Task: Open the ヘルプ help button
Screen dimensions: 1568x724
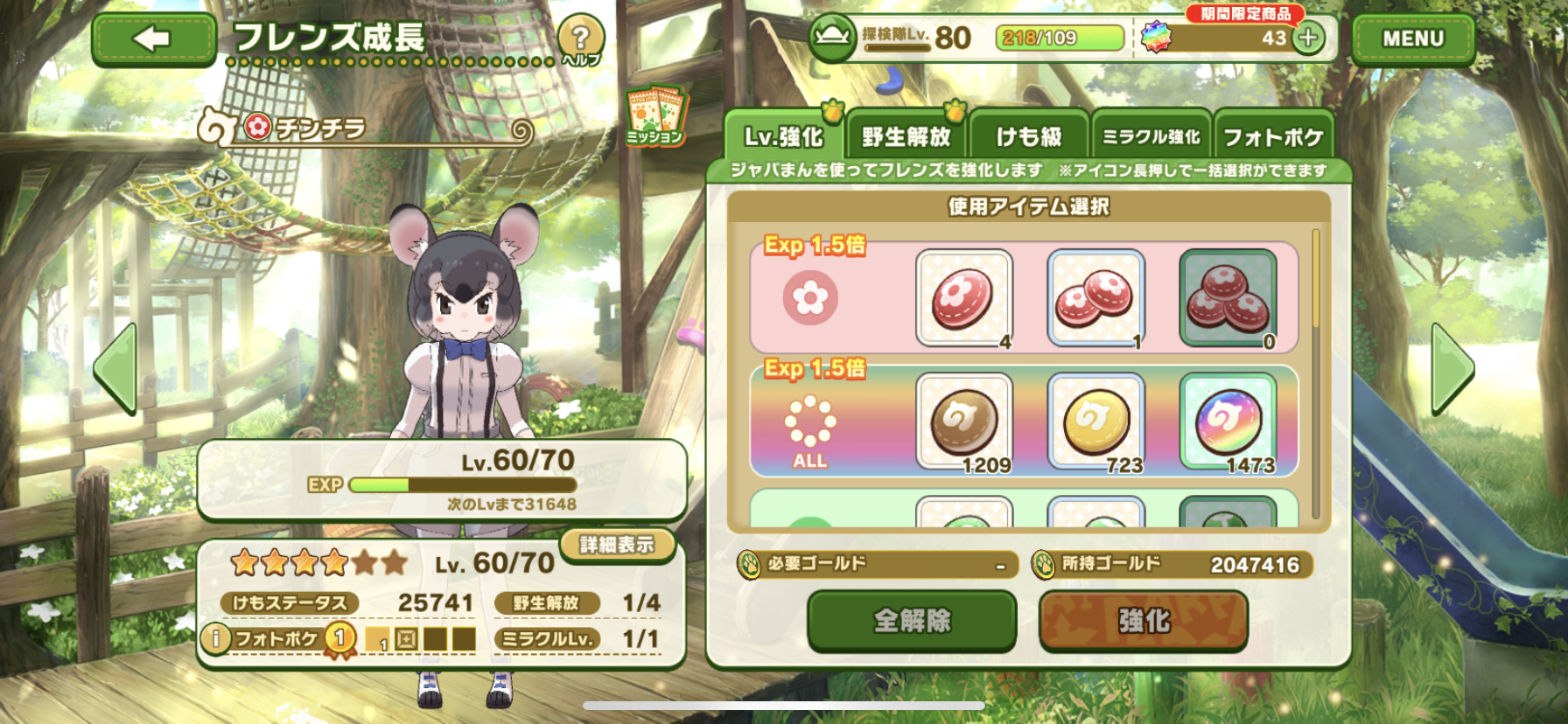Action: pos(580,40)
